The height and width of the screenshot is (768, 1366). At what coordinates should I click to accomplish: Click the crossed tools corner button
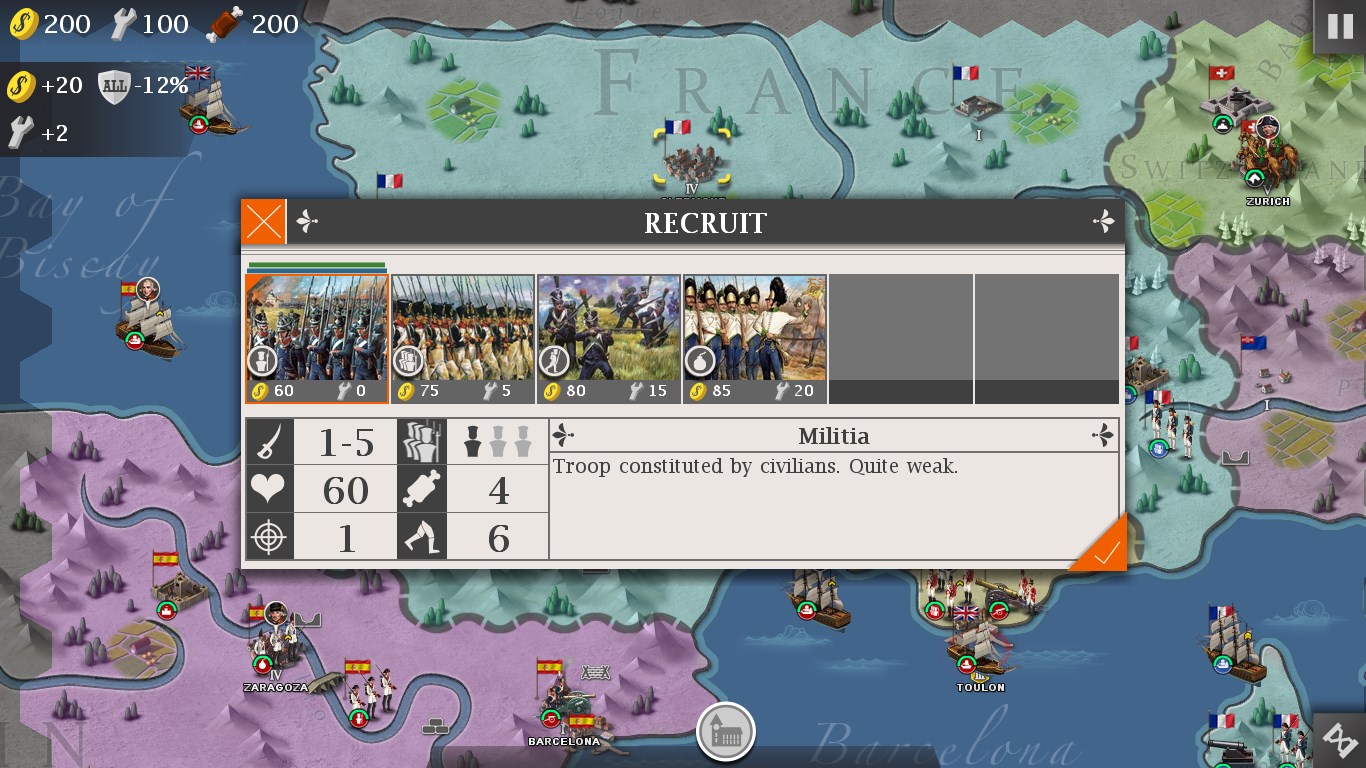pos(1341,741)
